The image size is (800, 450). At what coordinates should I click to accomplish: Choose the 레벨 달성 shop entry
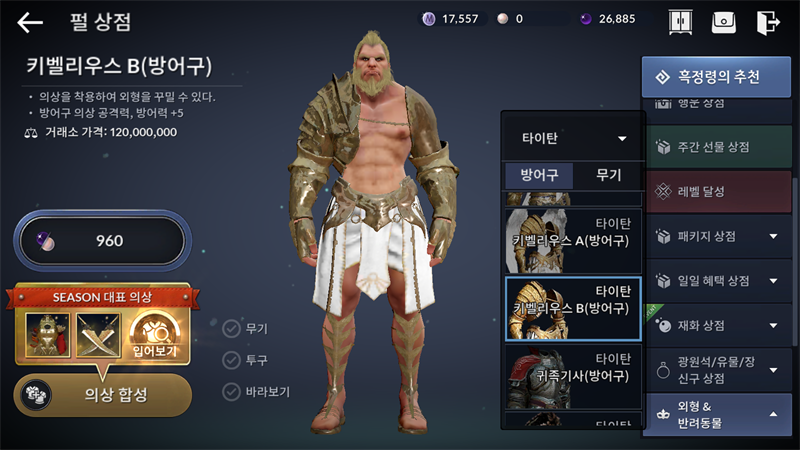pos(715,191)
